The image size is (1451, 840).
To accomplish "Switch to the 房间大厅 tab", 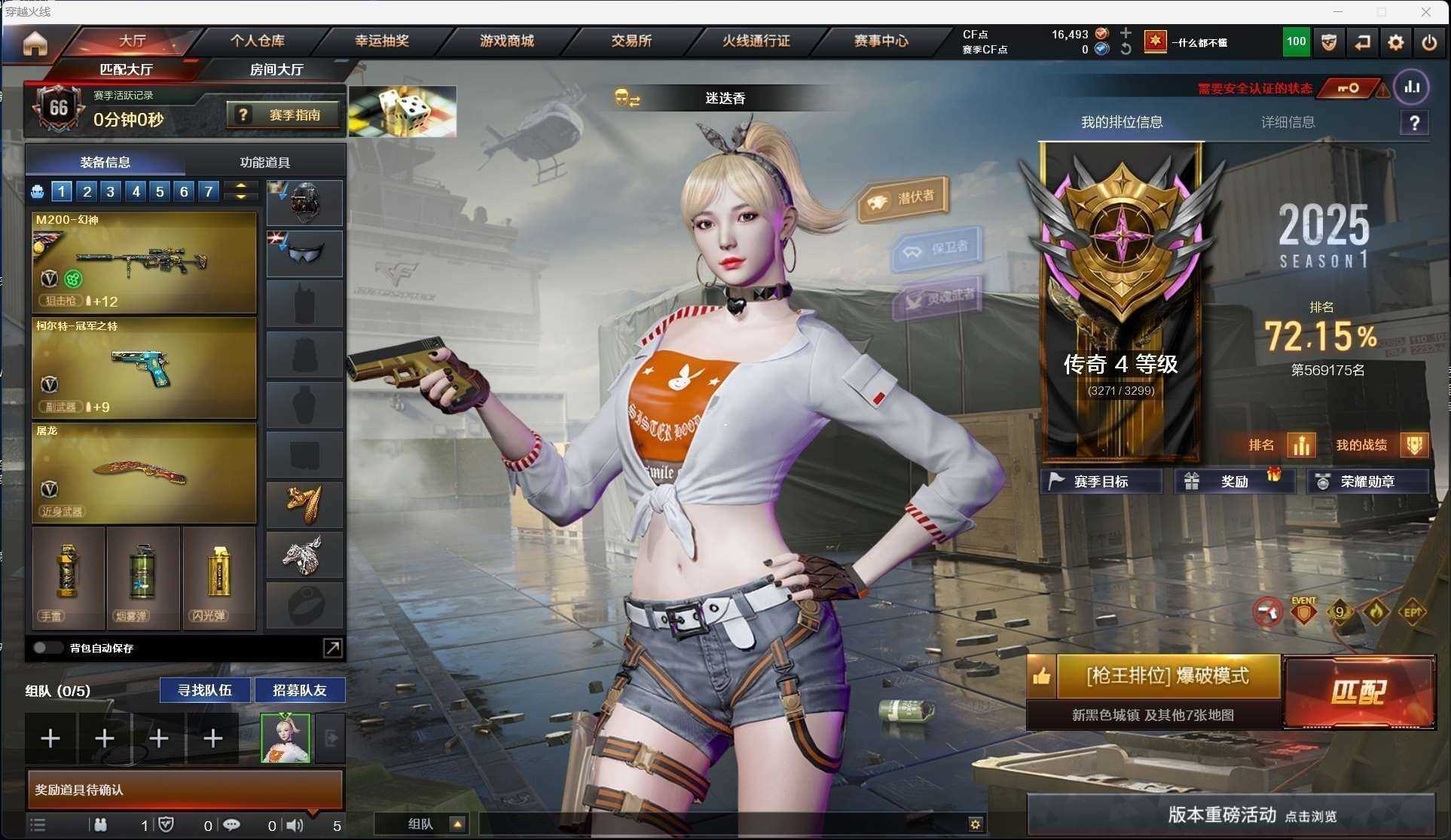I will point(276,69).
